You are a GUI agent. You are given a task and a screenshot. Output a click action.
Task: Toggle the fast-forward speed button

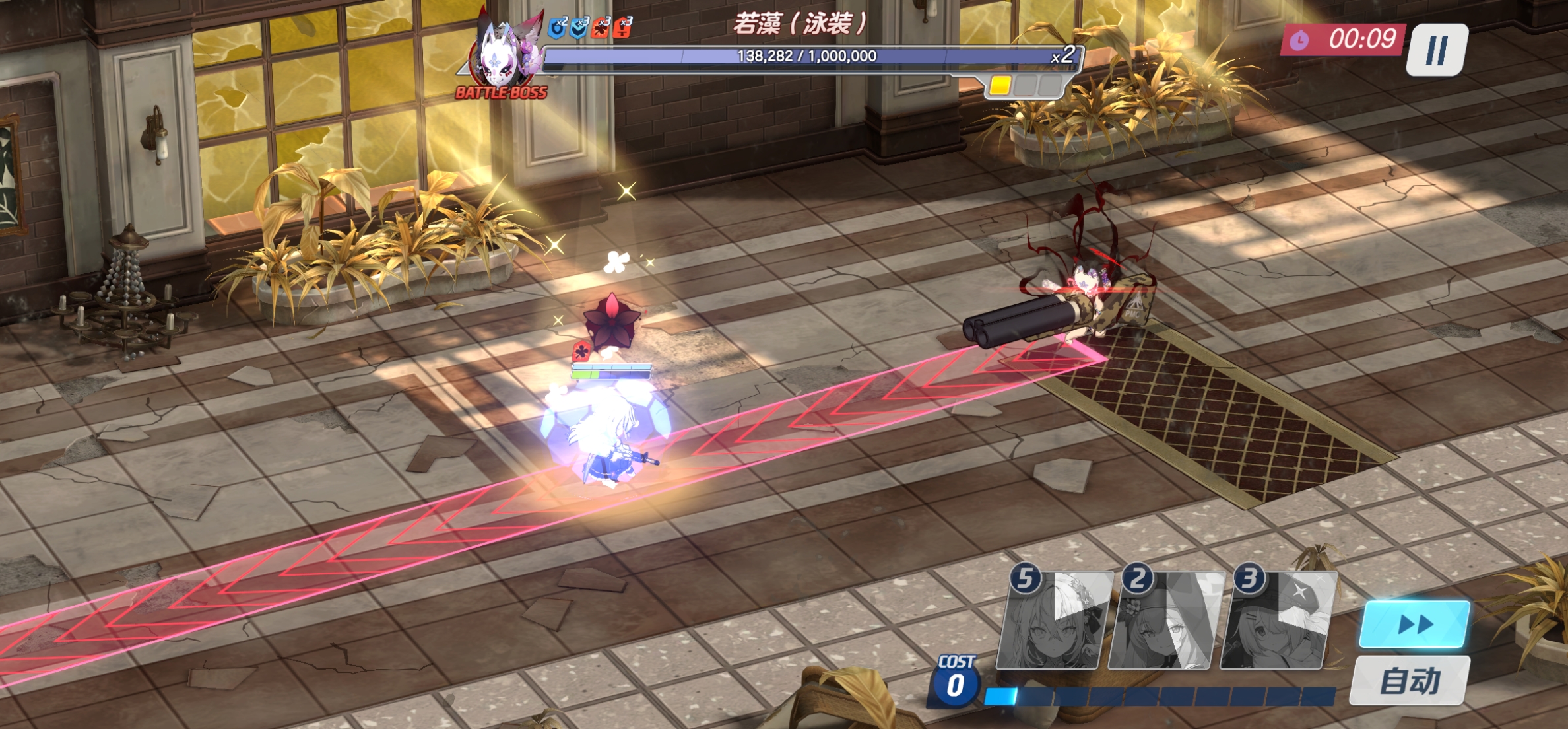(1414, 624)
